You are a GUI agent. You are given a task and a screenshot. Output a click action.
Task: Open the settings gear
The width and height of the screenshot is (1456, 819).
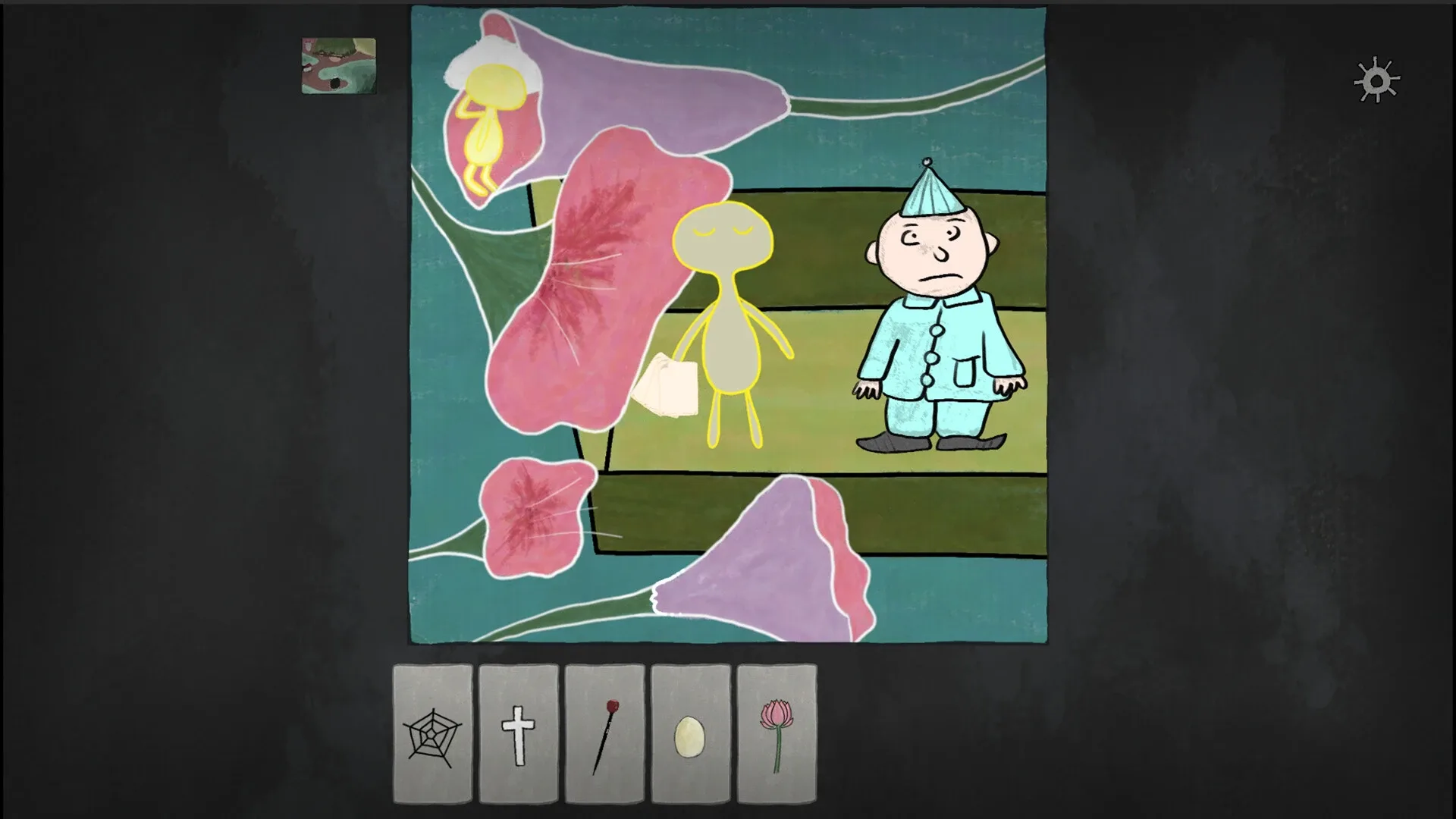pos(1376,80)
